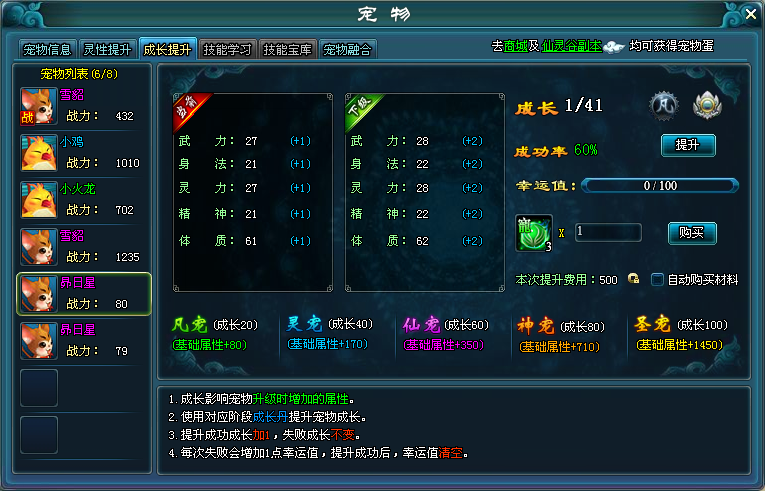The image size is (765, 491).
Task: Open the 灵性提升 tab
Action: (x=107, y=48)
